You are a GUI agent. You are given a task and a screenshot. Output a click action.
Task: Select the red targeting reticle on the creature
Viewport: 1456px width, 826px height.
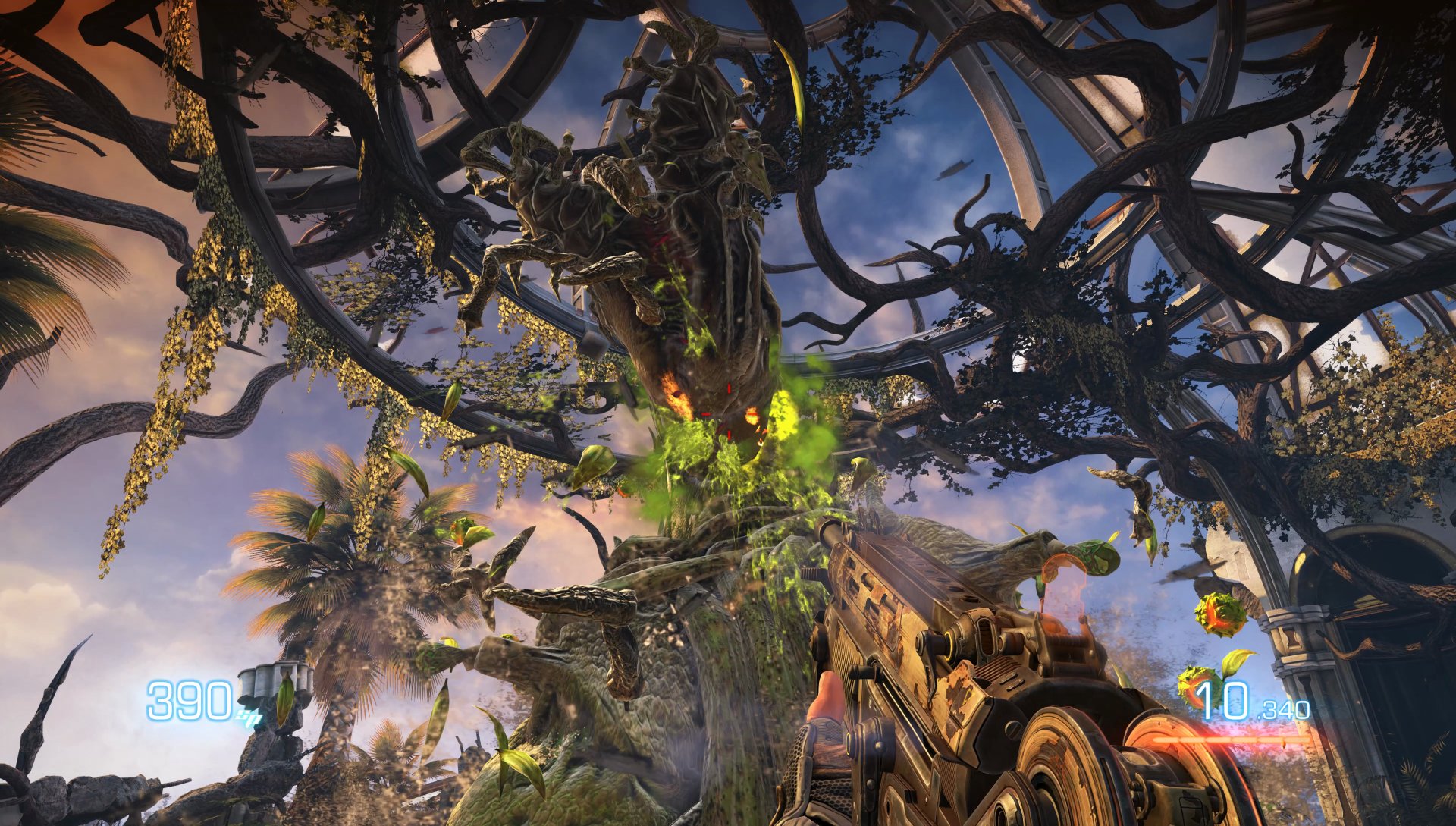(x=729, y=415)
